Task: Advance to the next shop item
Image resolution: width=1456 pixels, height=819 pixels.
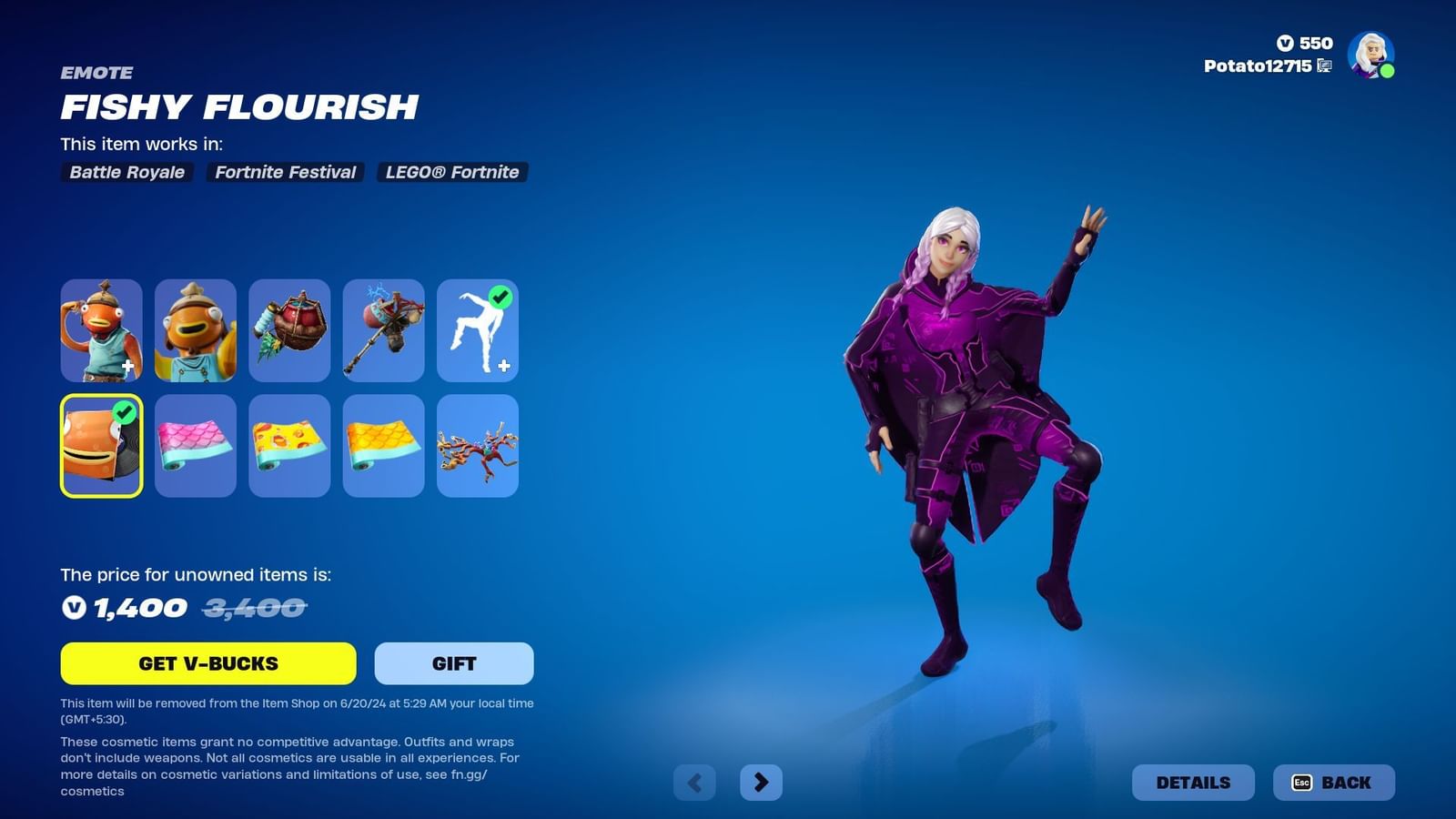Action: pyautogui.click(x=761, y=781)
